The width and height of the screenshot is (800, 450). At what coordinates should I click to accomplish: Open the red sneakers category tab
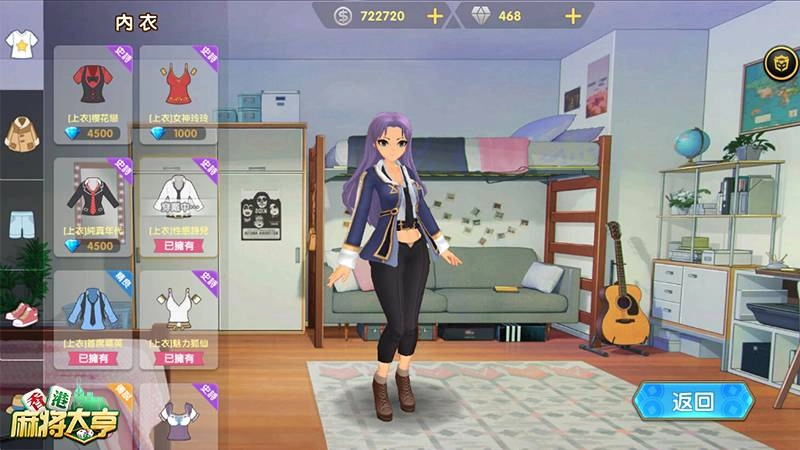coord(20,312)
